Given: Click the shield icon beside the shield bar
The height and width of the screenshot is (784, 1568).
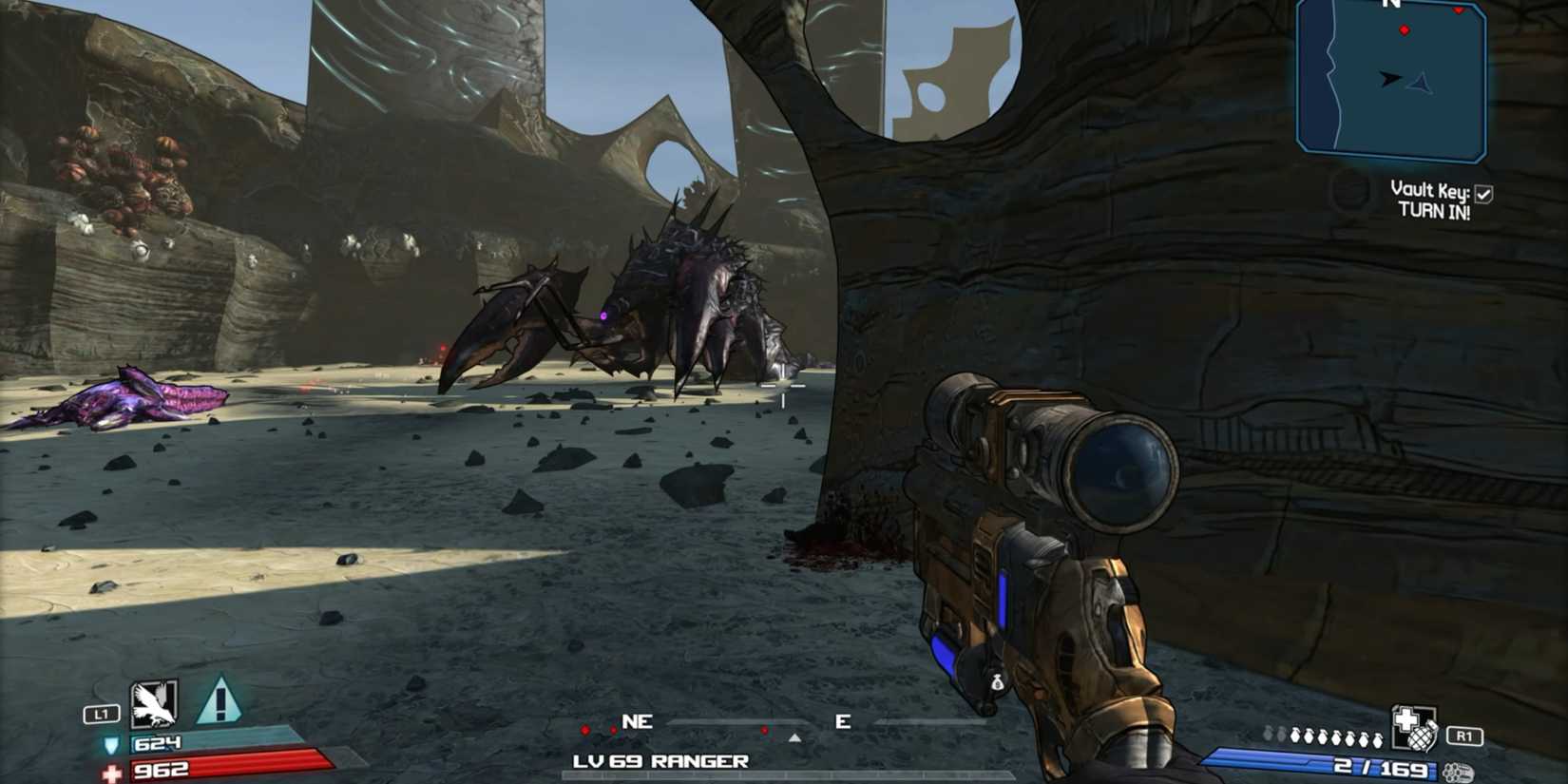Looking at the screenshot, I should [x=111, y=746].
